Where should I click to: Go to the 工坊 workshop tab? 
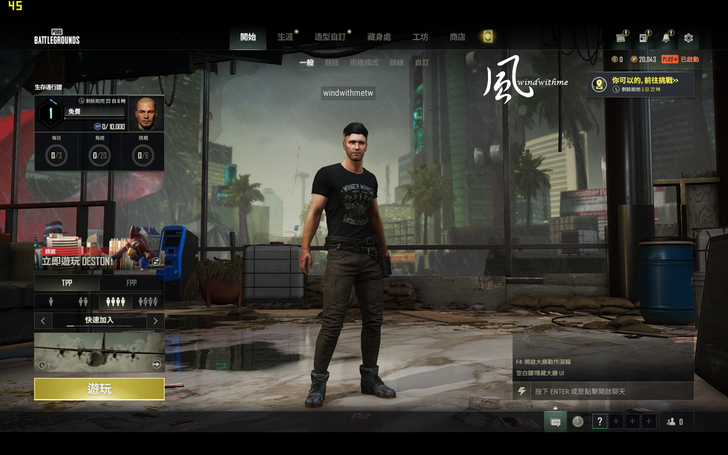pyautogui.click(x=420, y=37)
